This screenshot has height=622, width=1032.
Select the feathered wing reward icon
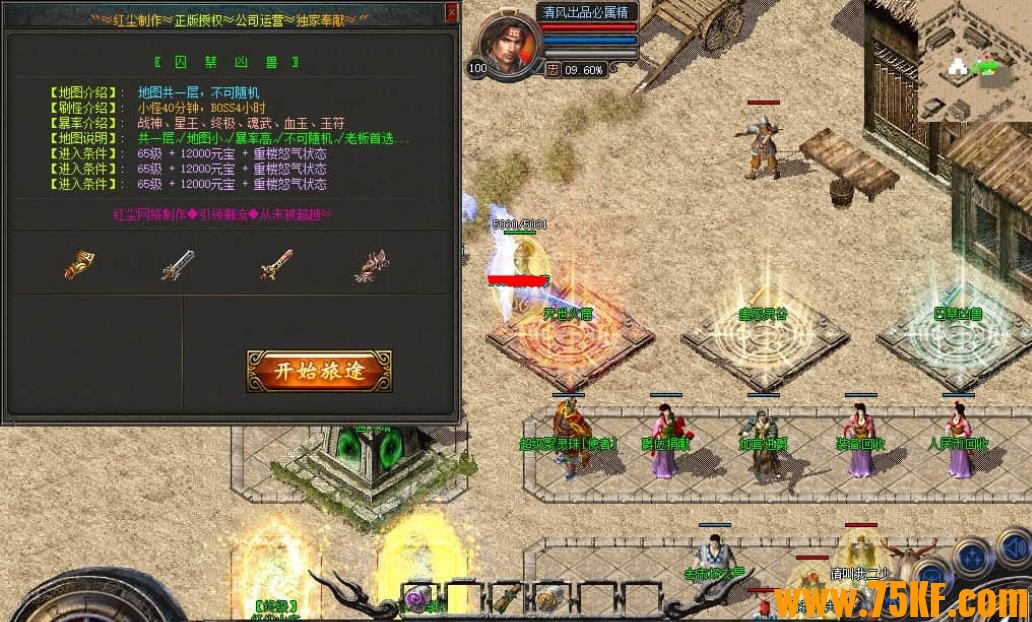(x=371, y=265)
